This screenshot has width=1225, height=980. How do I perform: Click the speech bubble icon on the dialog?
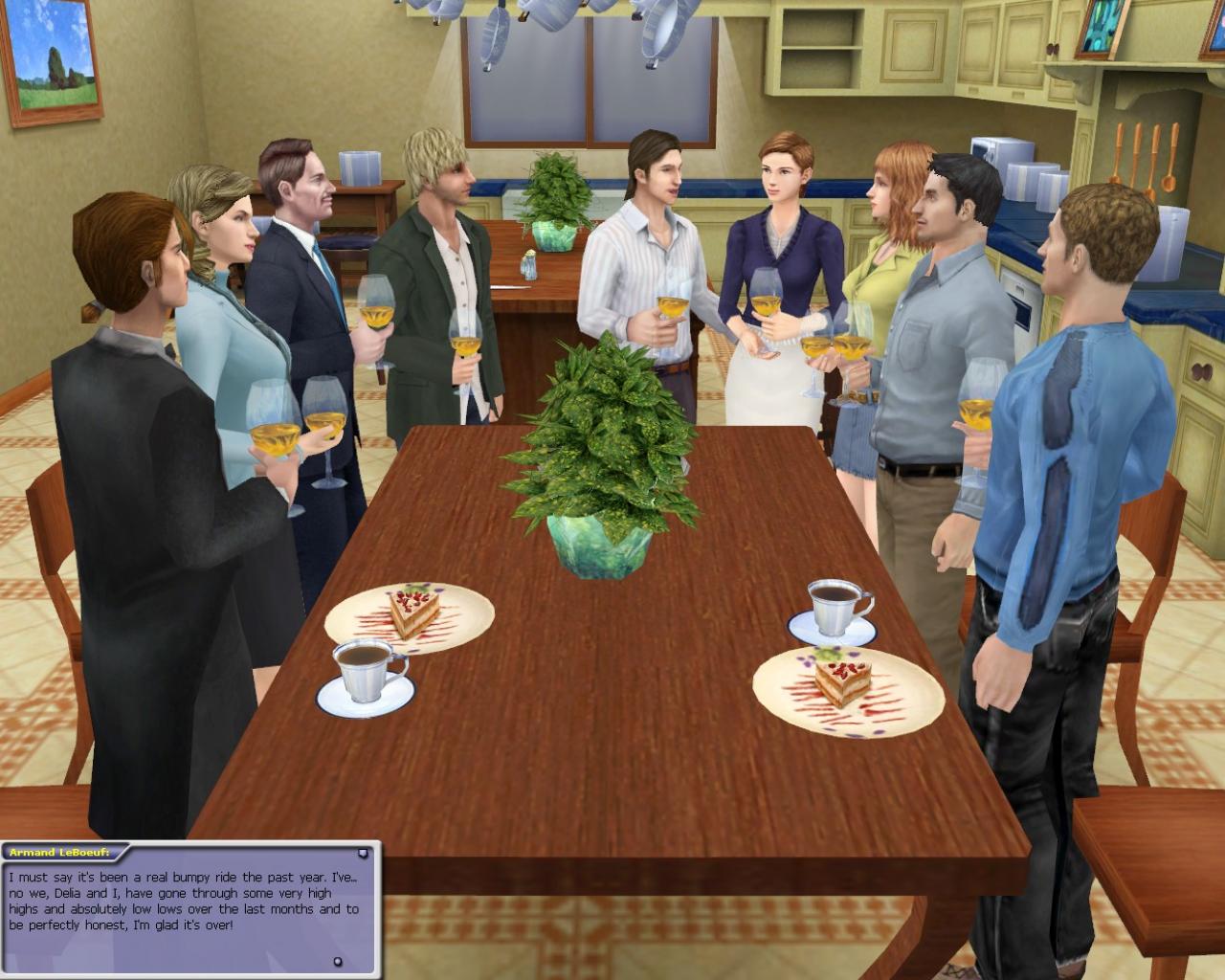364,853
